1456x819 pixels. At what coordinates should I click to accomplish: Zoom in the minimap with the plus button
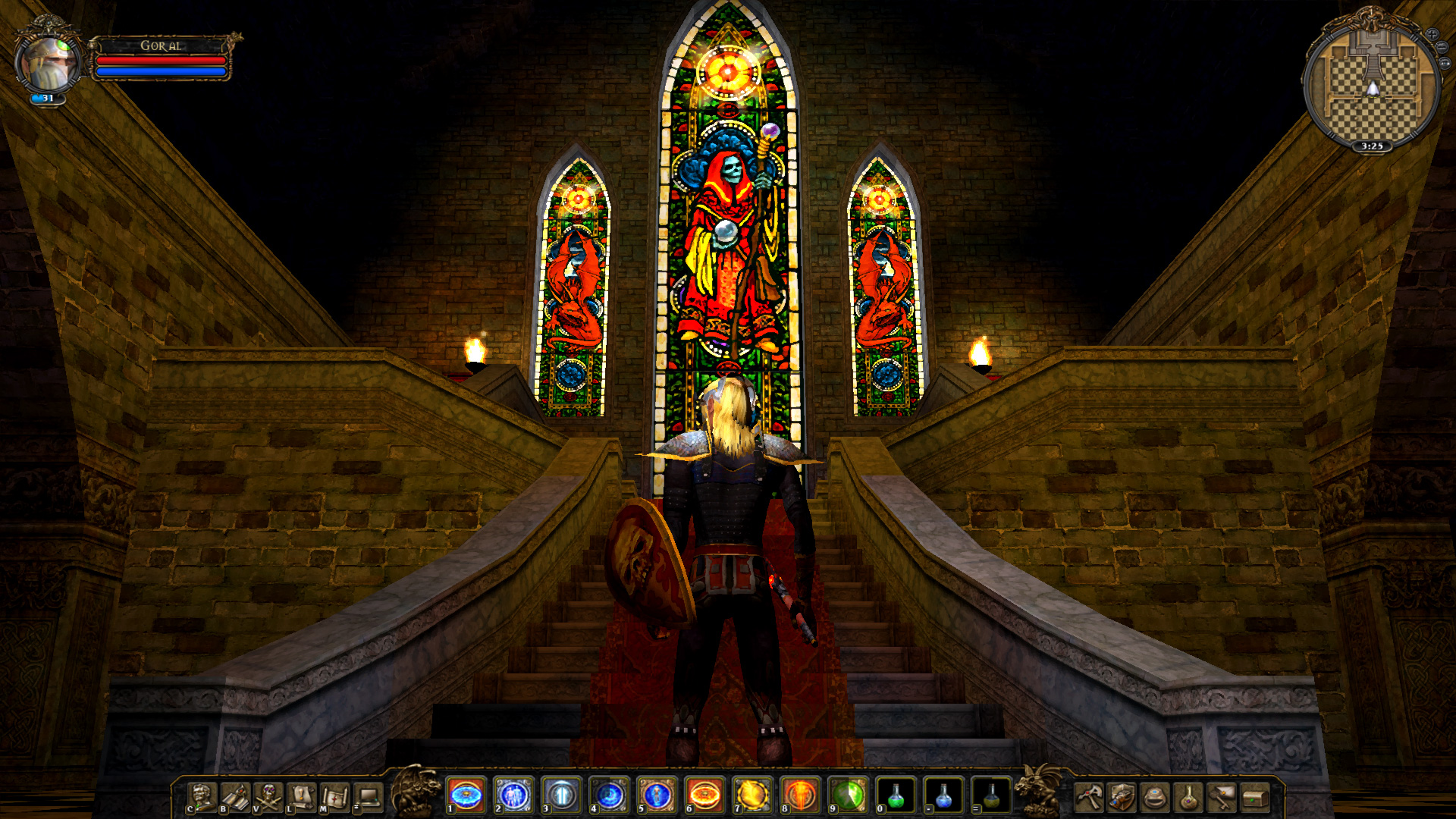(x=1432, y=34)
